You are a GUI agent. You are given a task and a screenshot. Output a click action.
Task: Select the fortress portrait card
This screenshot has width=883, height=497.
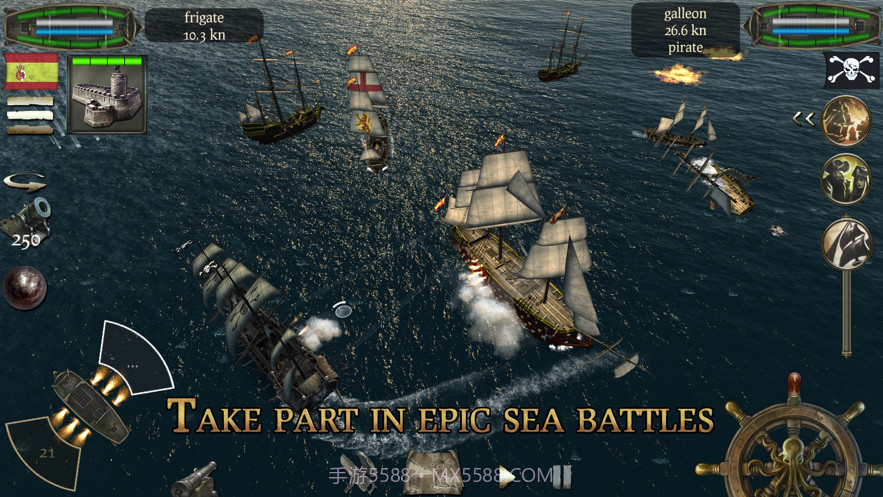click(x=107, y=94)
